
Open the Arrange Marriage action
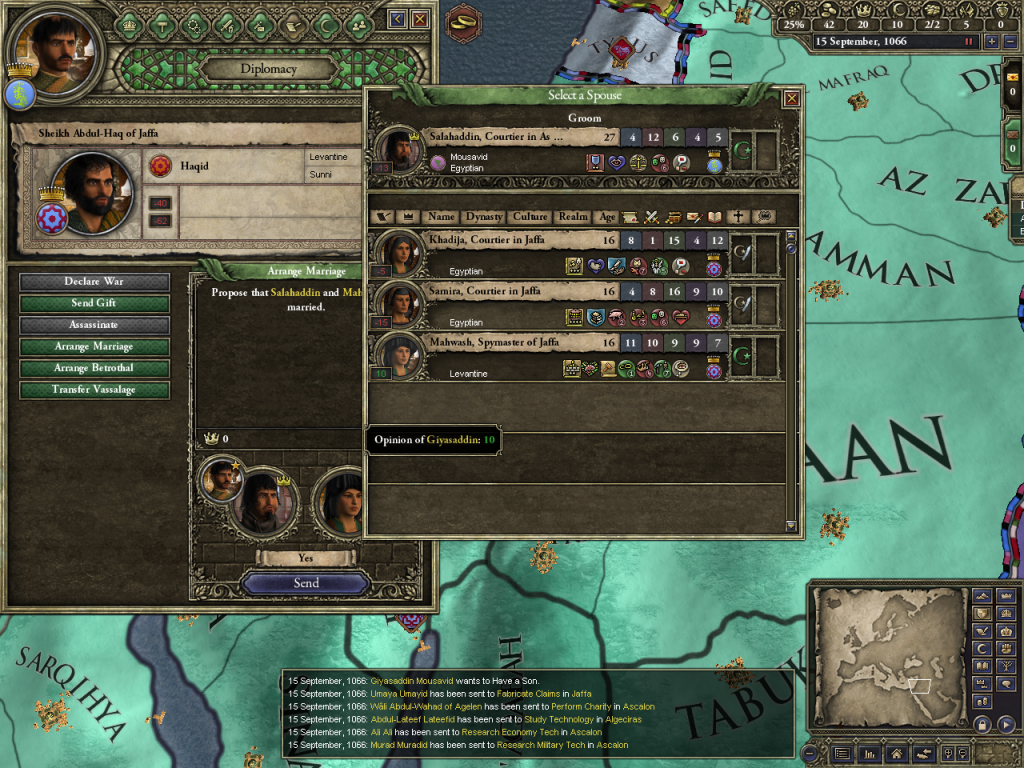[94, 347]
